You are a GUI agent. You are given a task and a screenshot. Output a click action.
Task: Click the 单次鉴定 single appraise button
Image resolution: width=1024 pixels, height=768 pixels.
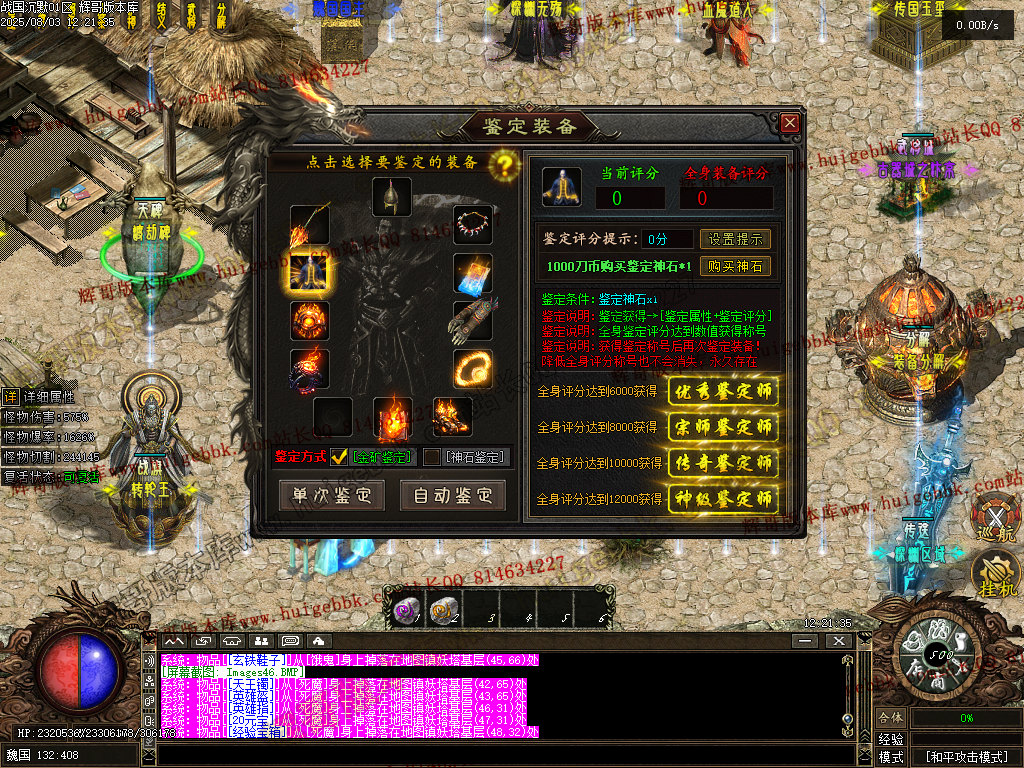pos(331,495)
